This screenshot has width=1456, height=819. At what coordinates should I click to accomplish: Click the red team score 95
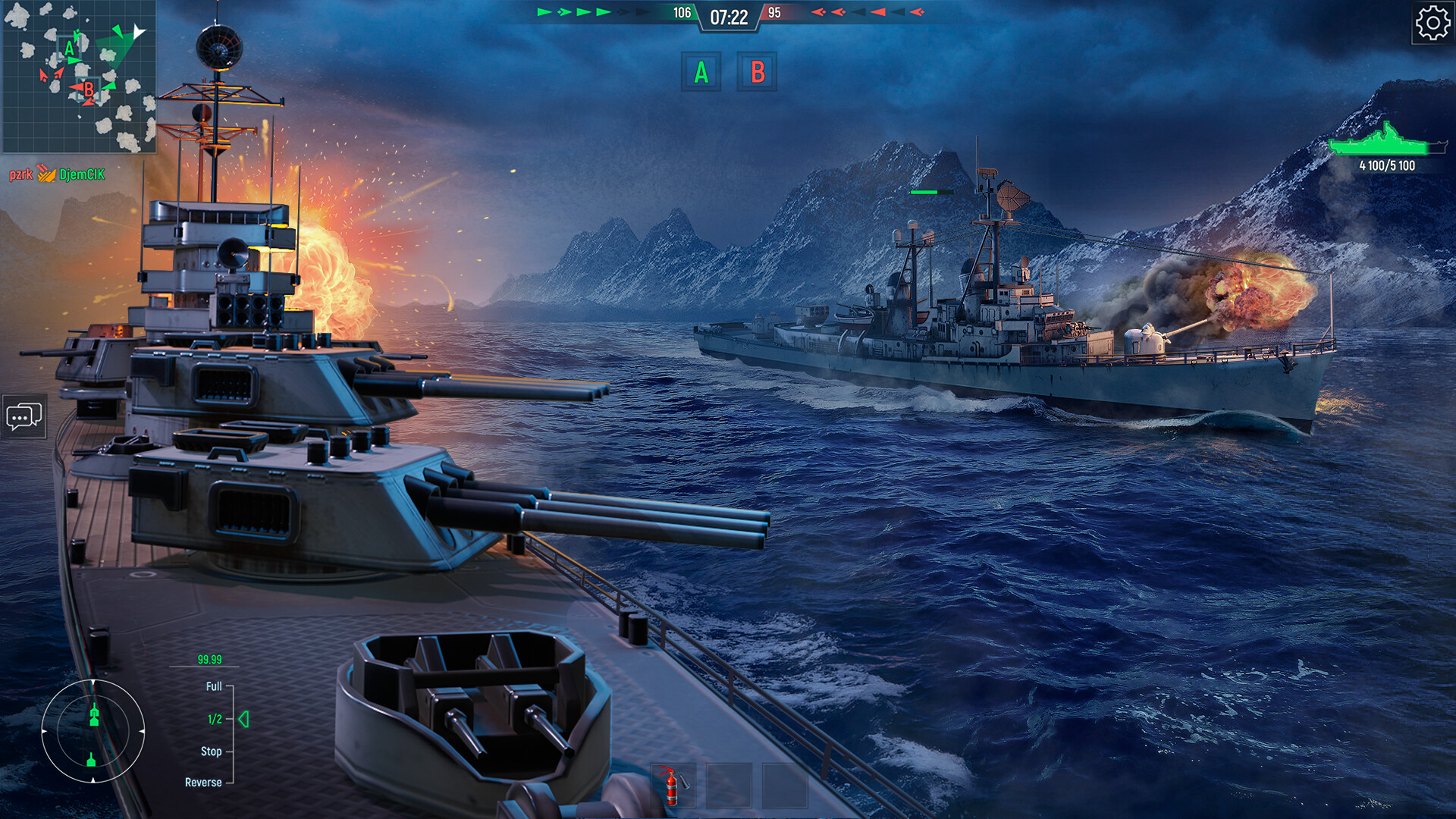[775, 12]
